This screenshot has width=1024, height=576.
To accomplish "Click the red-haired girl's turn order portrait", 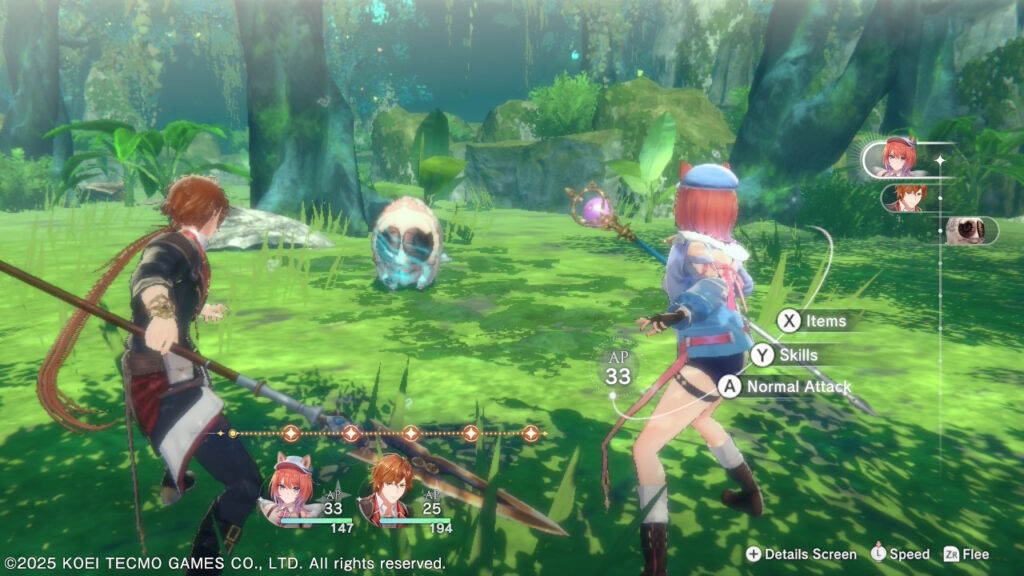I will pyautogui.click(x=897, y=157).
